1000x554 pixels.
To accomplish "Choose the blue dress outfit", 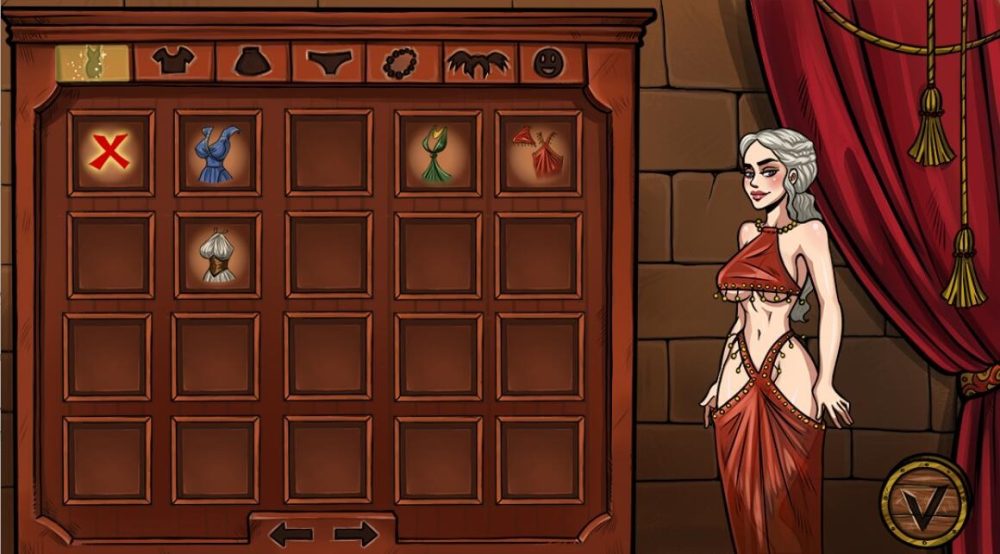I will coord(217,153).
